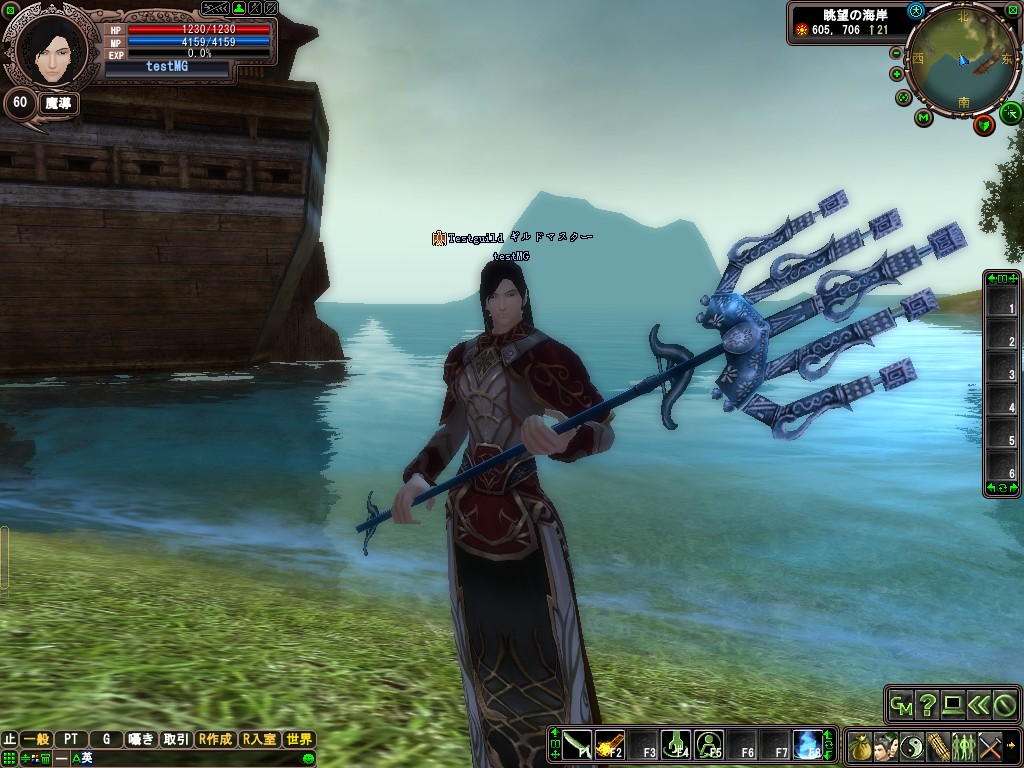The width and height of the screenshot is (1024, 768).
Task: Switch to the PT party chat tab
Action: click(71, 740)
